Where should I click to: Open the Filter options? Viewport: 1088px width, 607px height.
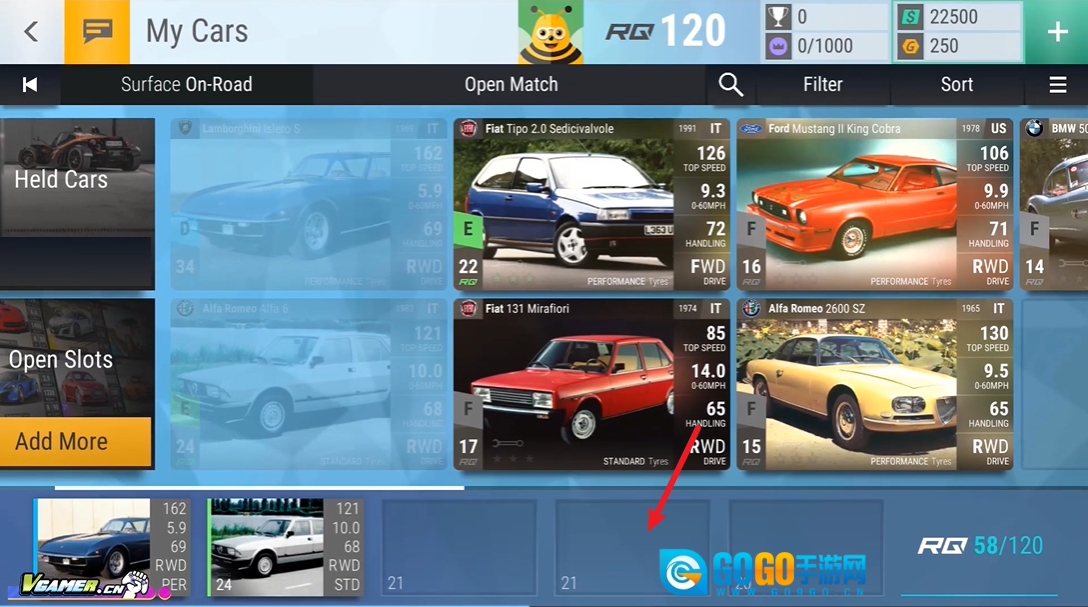[x=823, y=85]
